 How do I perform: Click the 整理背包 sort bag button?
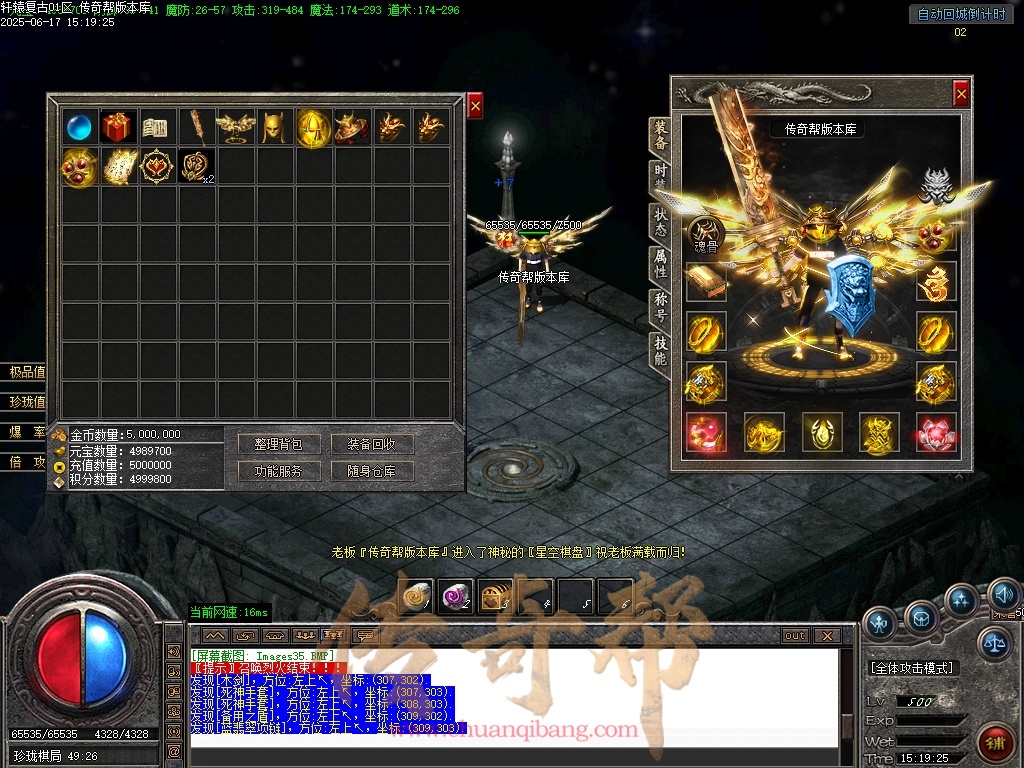(278, 444)
